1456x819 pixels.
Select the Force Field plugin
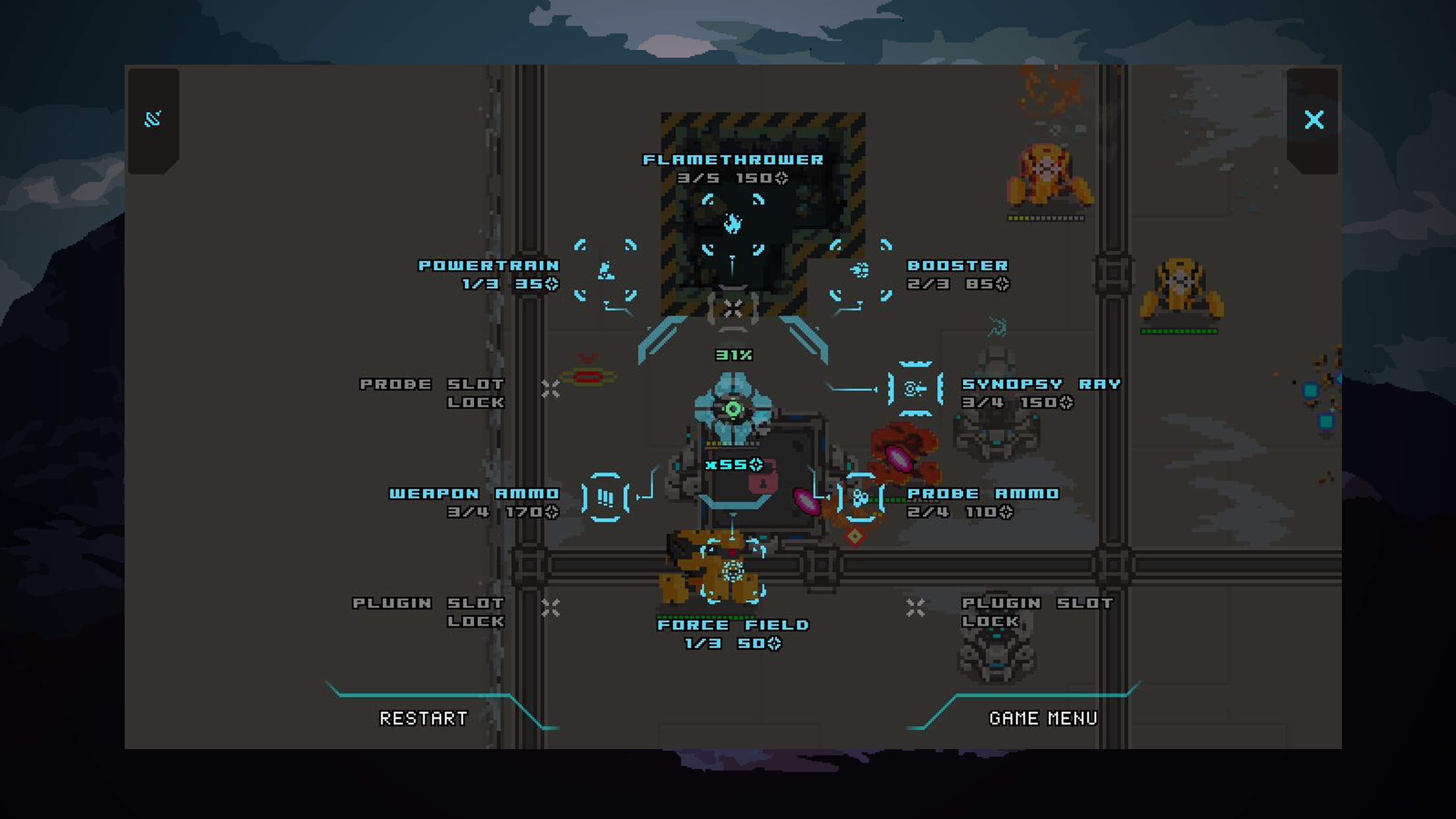[733, 570]
